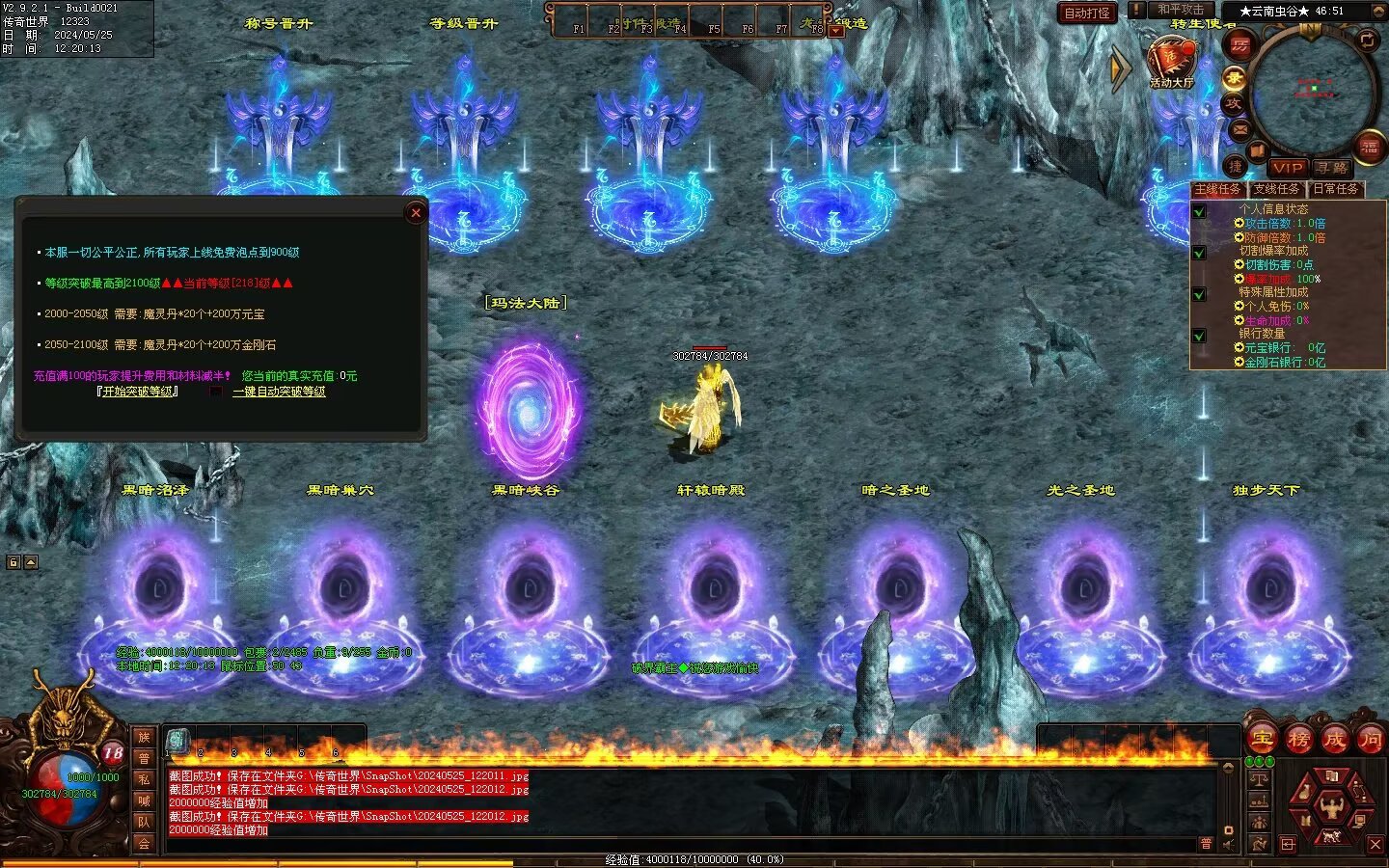Screen dimensions: 1389x868
Task: Open the 主线任务 quest tab
Action: [1217, 189]
